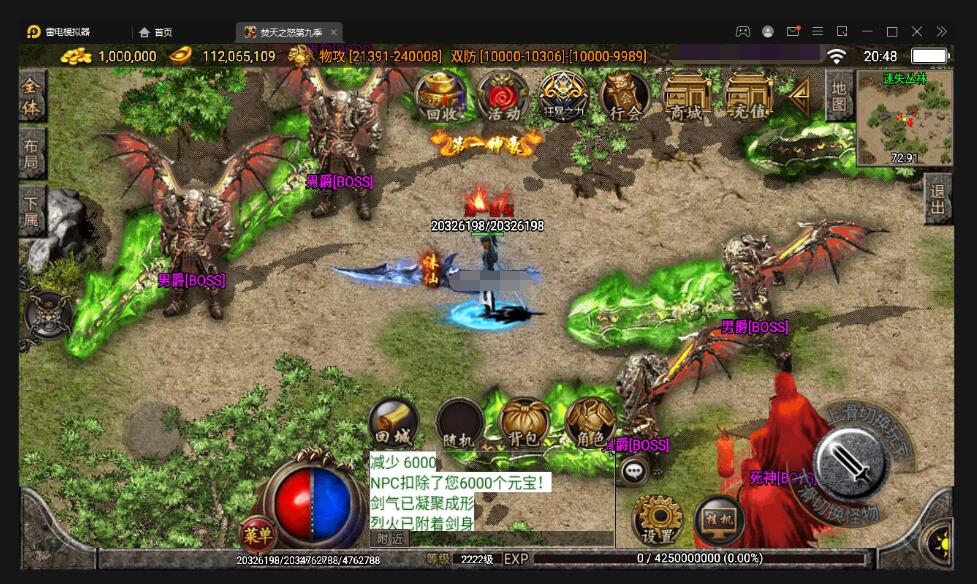Viewport: 977px width, 584px height.
Task: Open the 回收 recycle treasure pot
Action: click(x=440, y=97)
